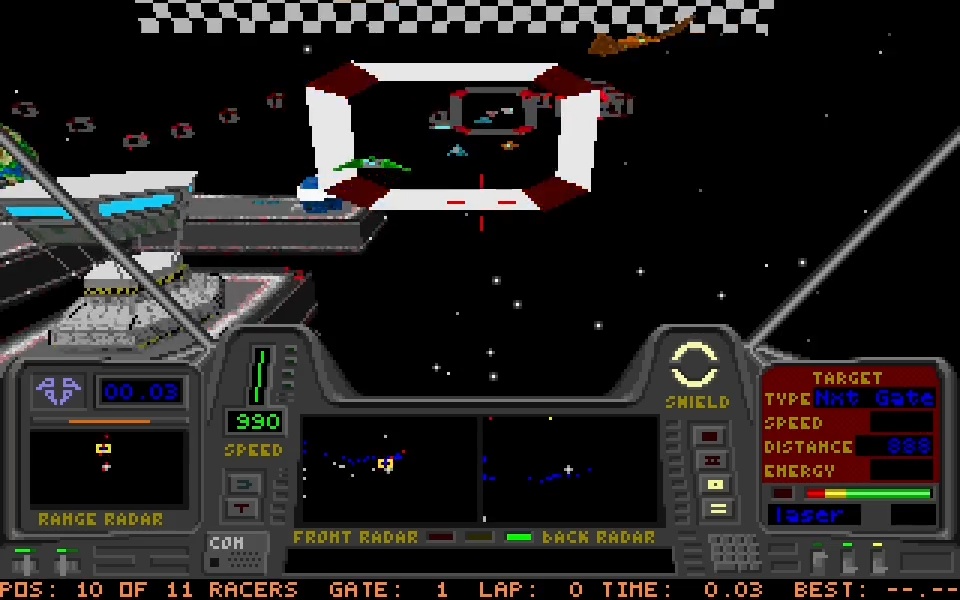This screenshot has width=960, height=600.
Task: Toggle the yellow dot button beside back radar
Action: click(x=715, y=485)
